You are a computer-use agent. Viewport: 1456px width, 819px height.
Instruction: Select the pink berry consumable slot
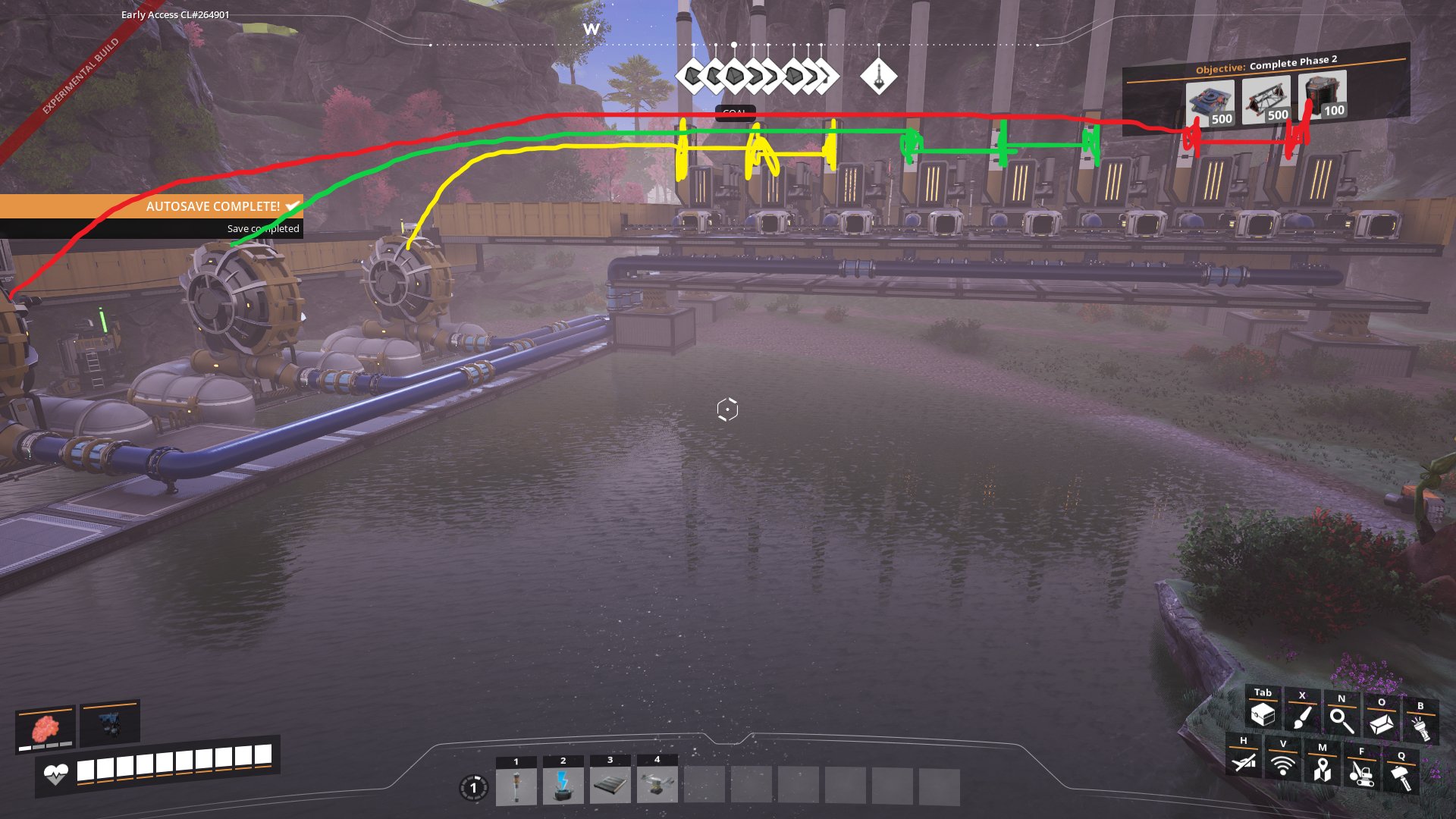[x=45, y=729]
